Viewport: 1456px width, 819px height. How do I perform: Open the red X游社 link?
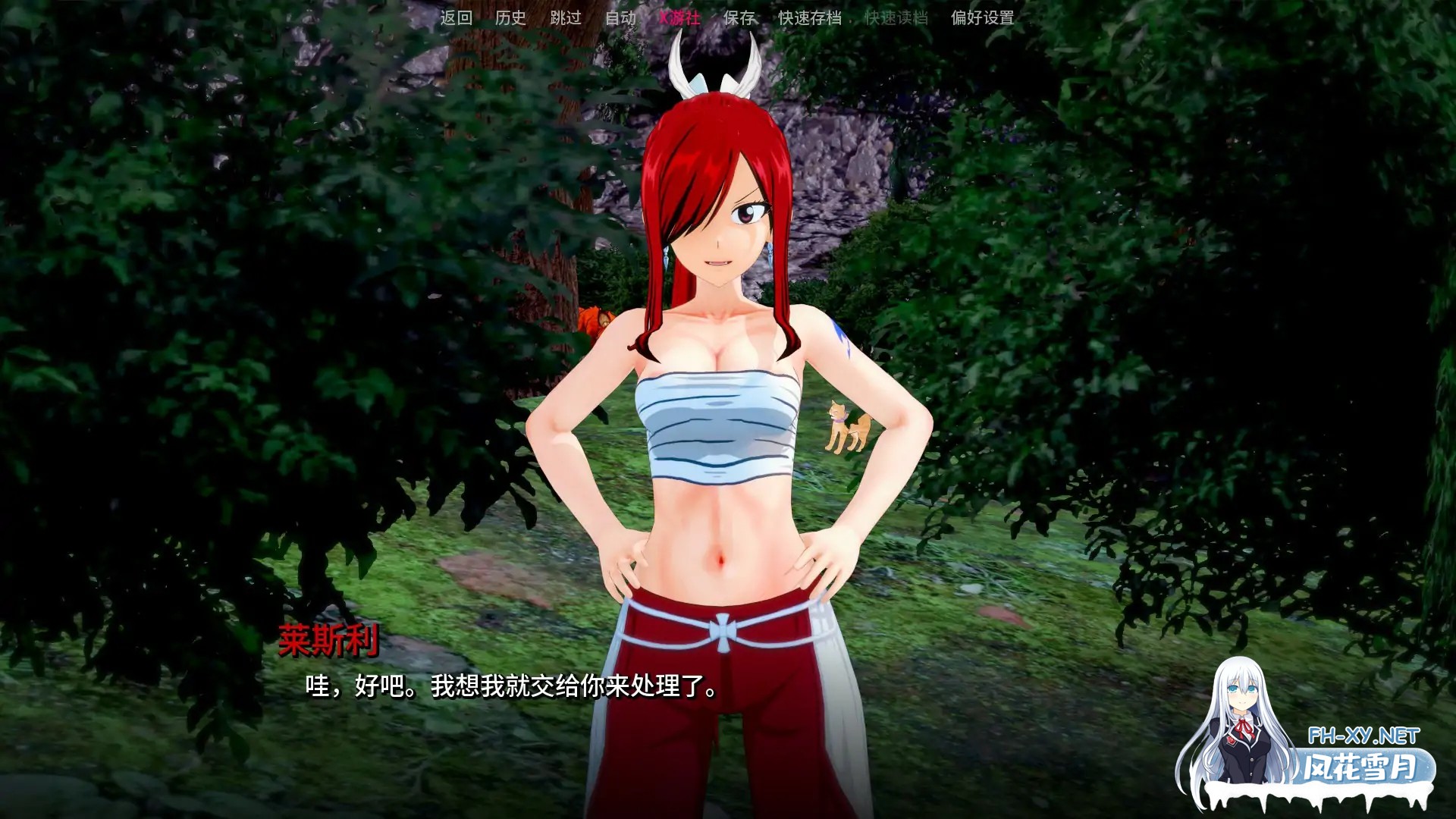(x=680, y=19)
